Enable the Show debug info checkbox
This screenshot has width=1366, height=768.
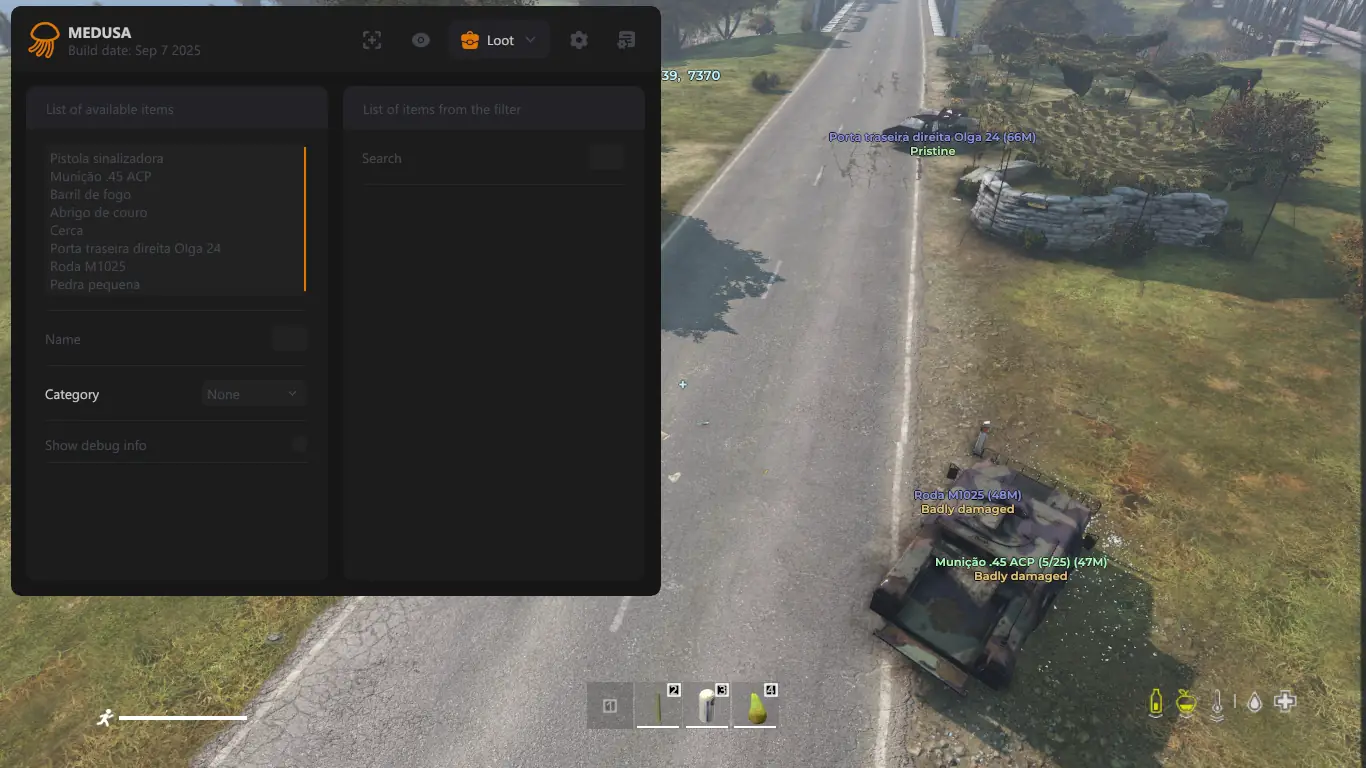299,445
